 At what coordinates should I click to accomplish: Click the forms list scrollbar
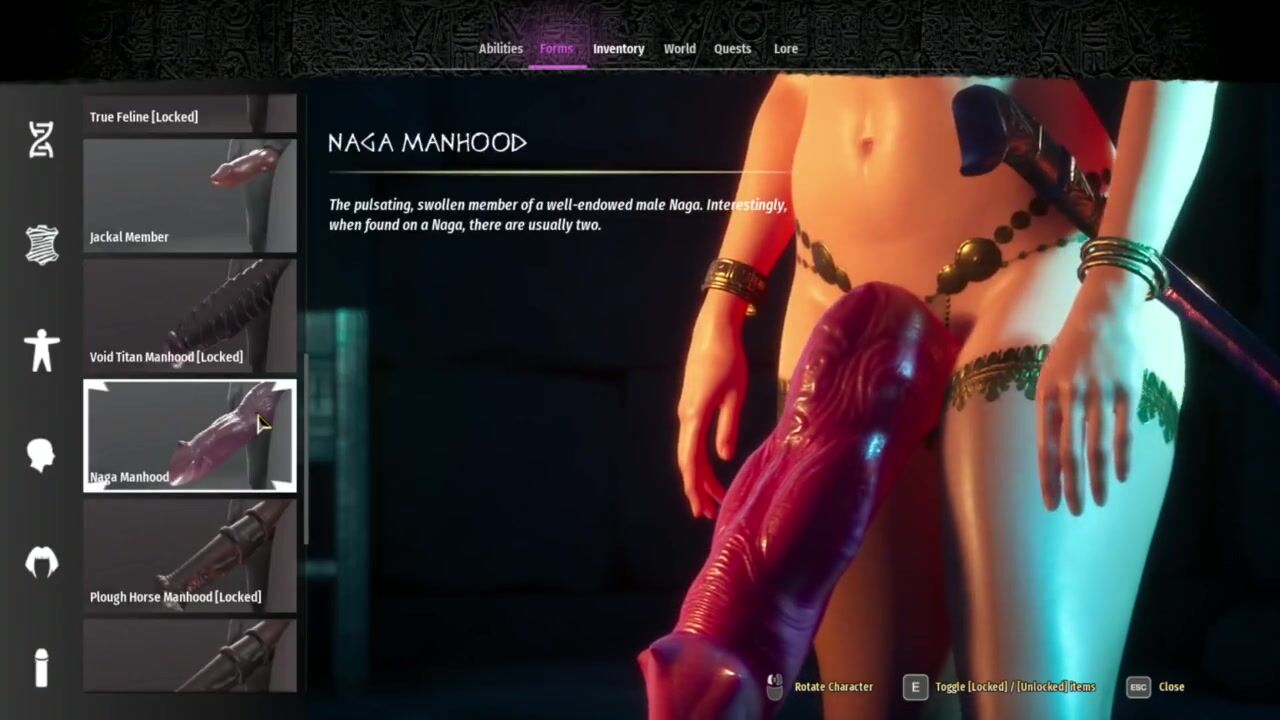(305, 450)
